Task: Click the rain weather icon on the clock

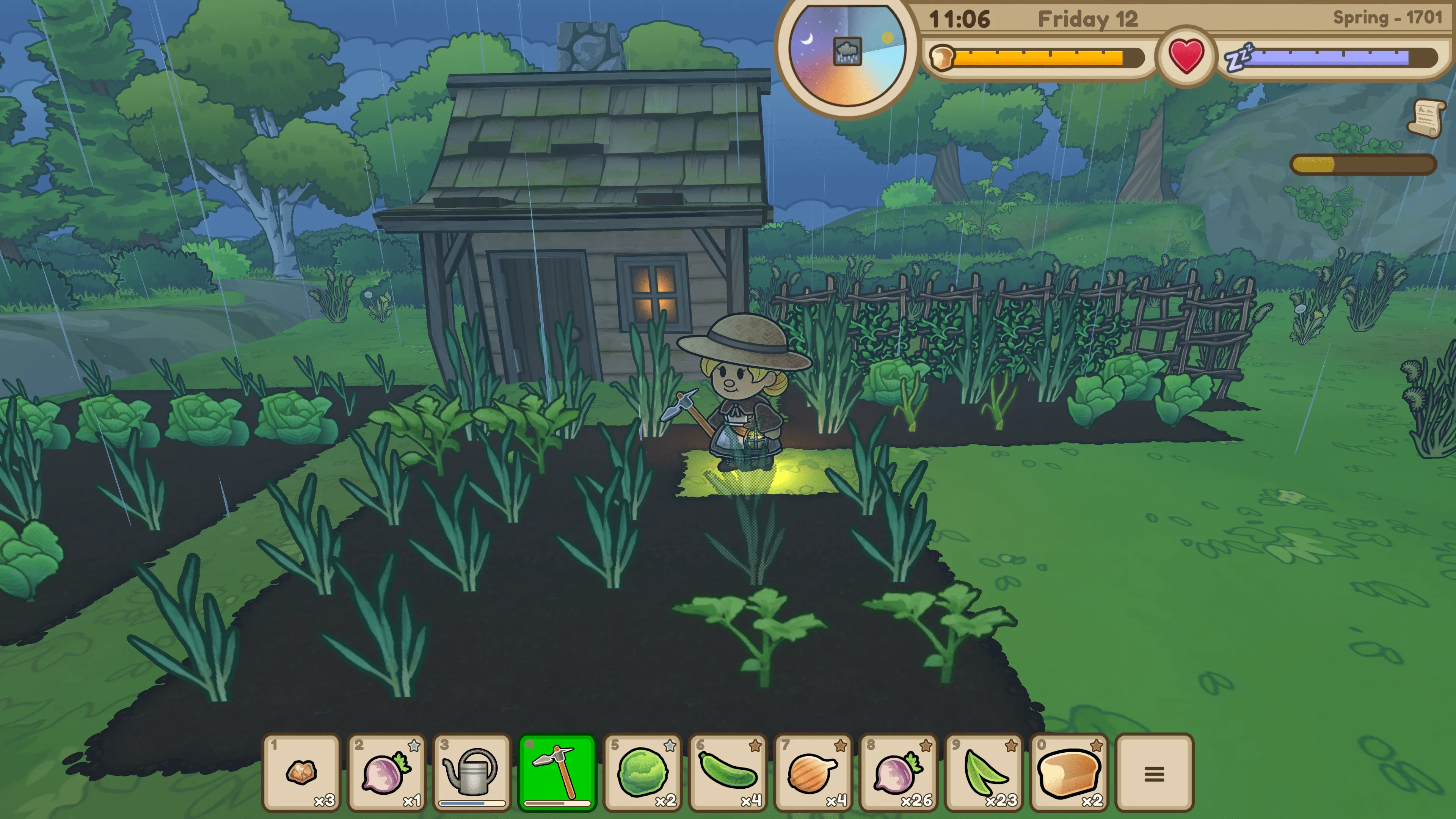Action: coord(847,52)
